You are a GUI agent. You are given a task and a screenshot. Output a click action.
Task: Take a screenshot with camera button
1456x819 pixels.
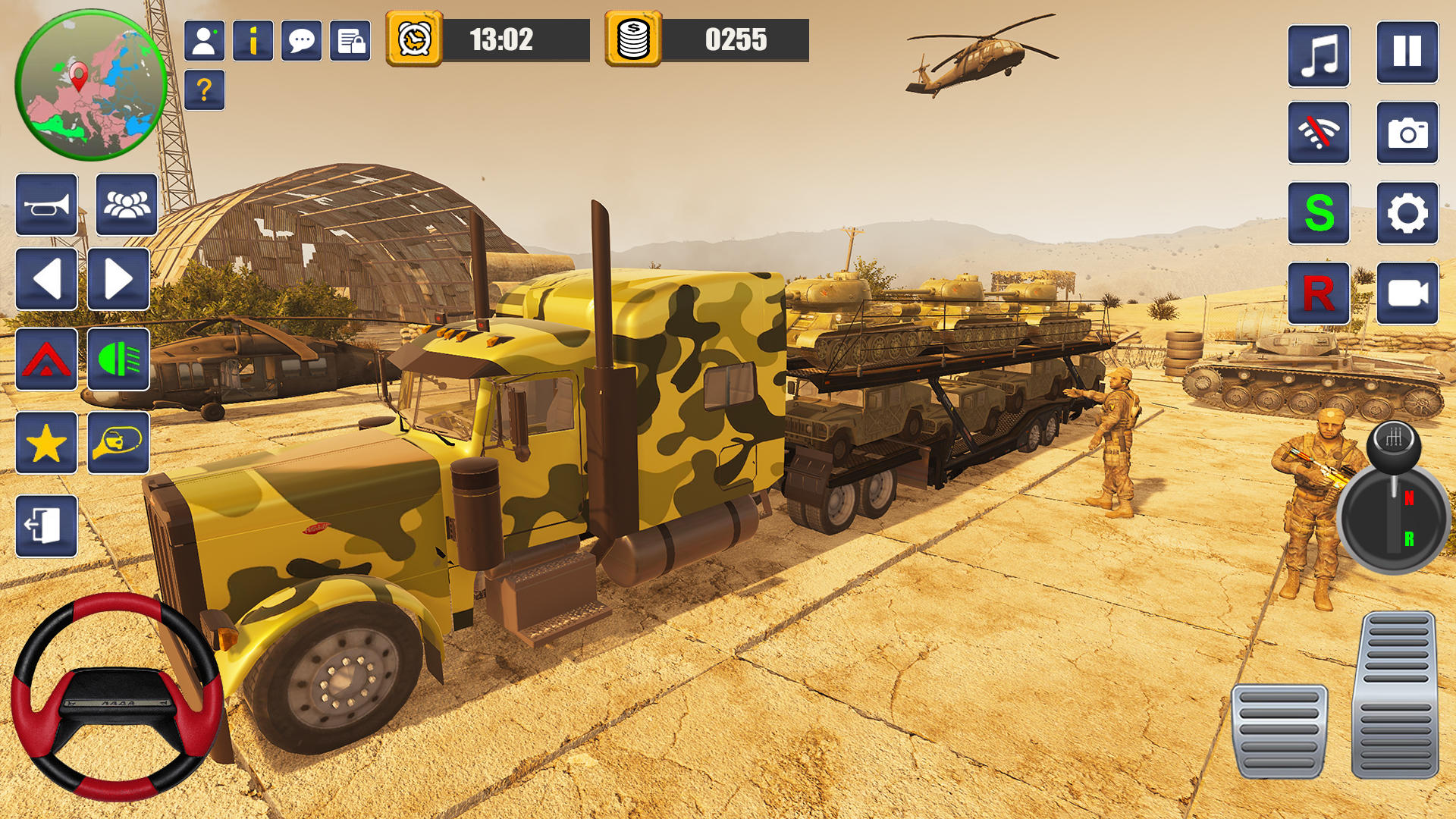pos(1407,133)
